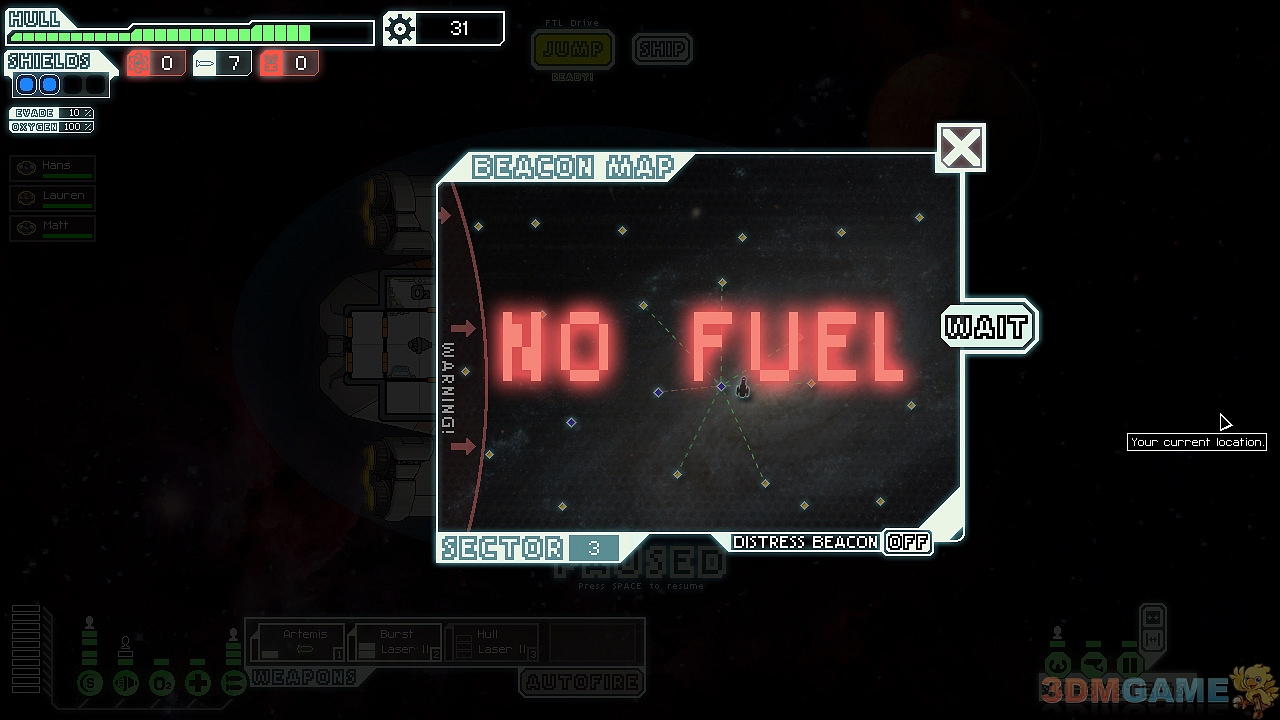Select the Burst Laser II weapon
This screenshot has height=720, width=1280.
click(397, 642)
